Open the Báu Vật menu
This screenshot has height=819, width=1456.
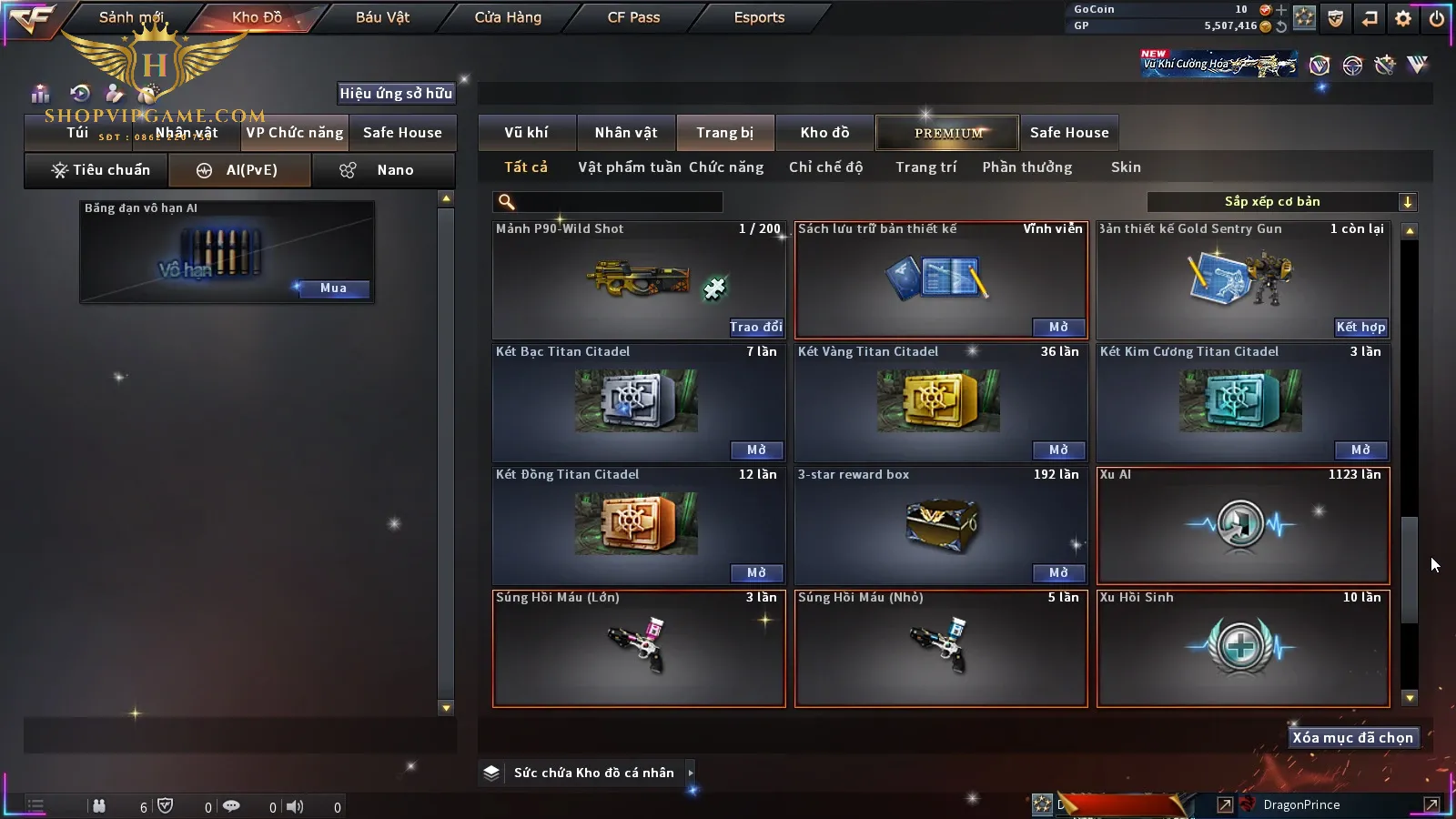382,17
